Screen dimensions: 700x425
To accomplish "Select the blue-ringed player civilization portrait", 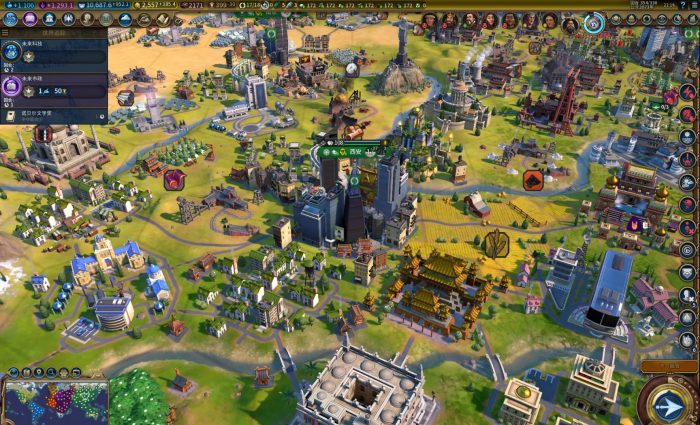I will 593,22.
